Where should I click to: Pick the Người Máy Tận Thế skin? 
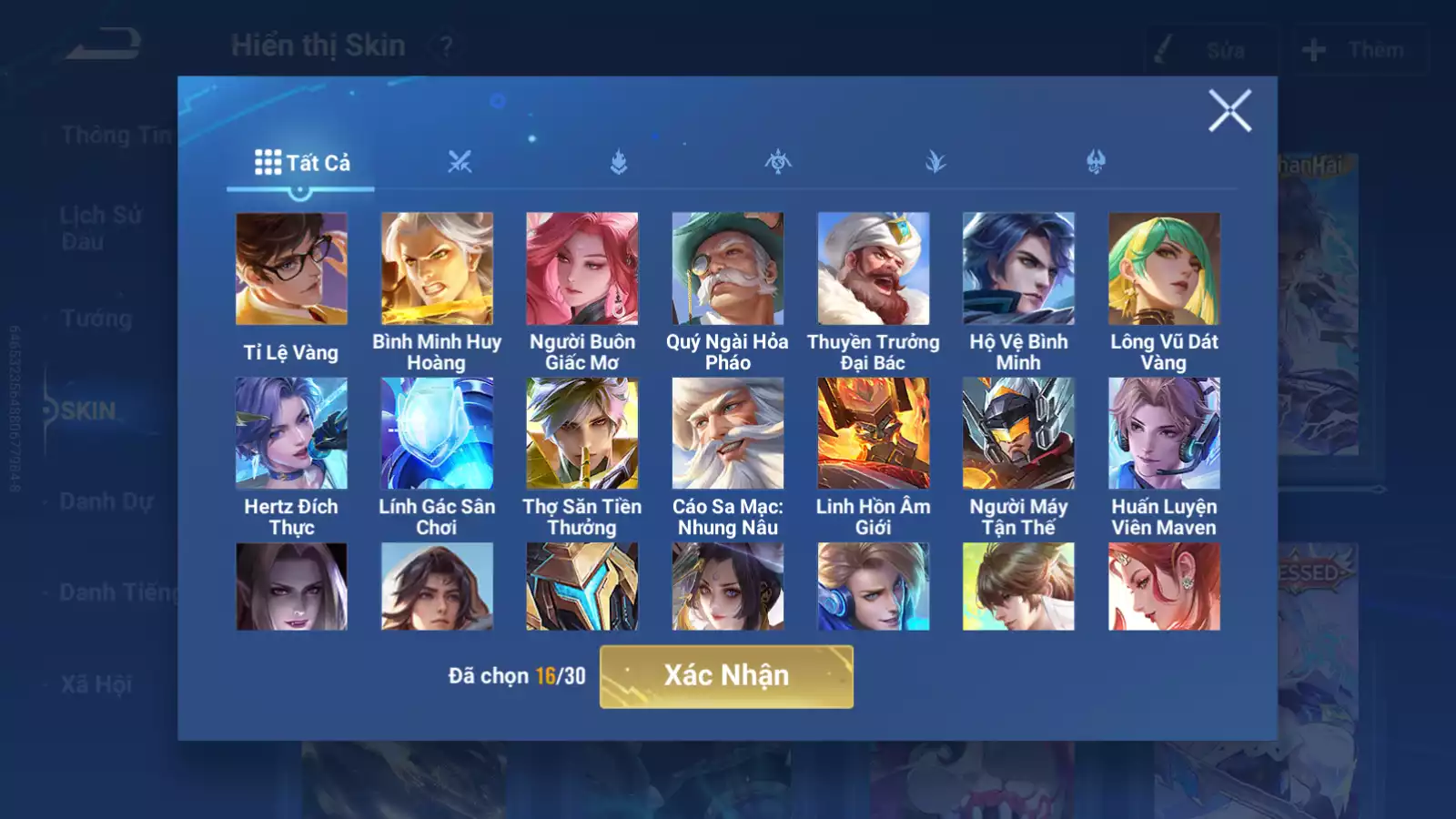(x=1018, y=434)
